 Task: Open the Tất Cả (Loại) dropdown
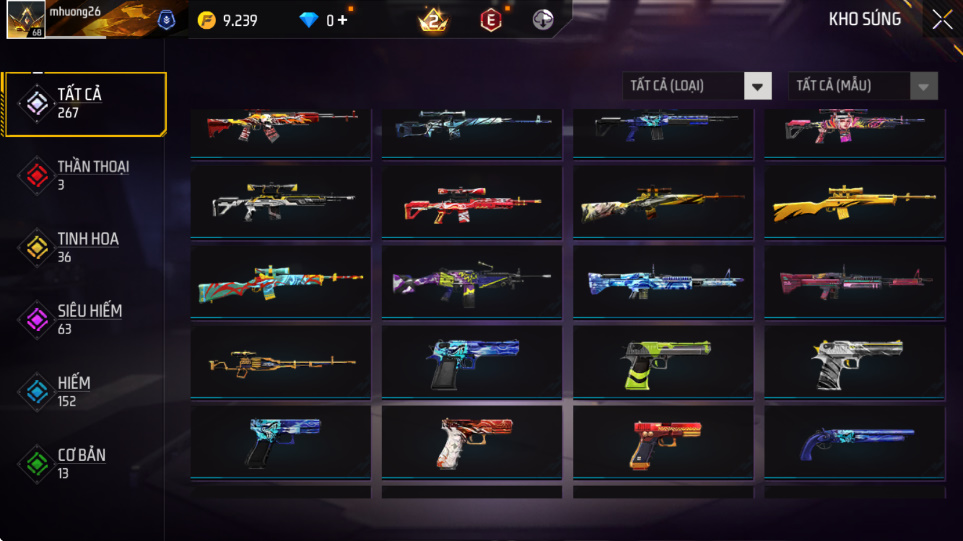(x=697, y=86)
